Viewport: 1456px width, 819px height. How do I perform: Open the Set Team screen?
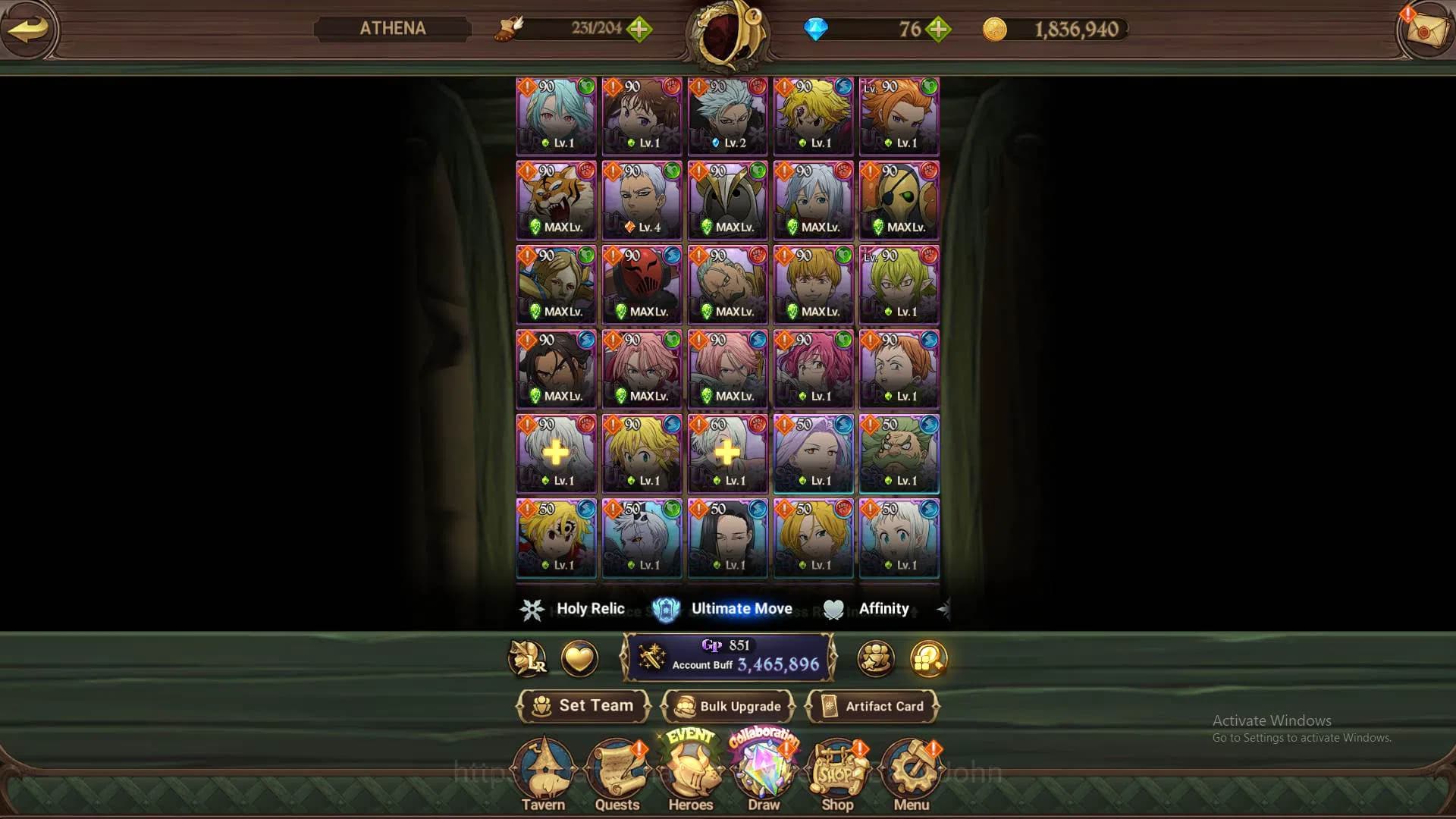583,706
